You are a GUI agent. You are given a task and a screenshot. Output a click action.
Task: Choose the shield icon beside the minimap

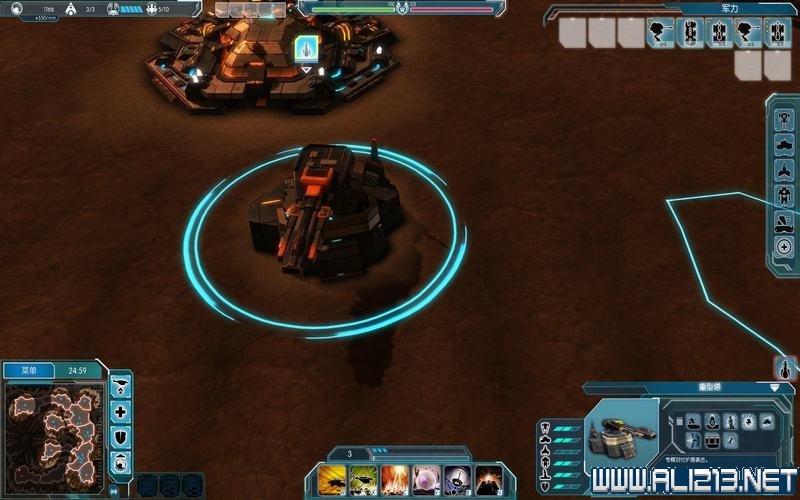(x=121, y=436)
